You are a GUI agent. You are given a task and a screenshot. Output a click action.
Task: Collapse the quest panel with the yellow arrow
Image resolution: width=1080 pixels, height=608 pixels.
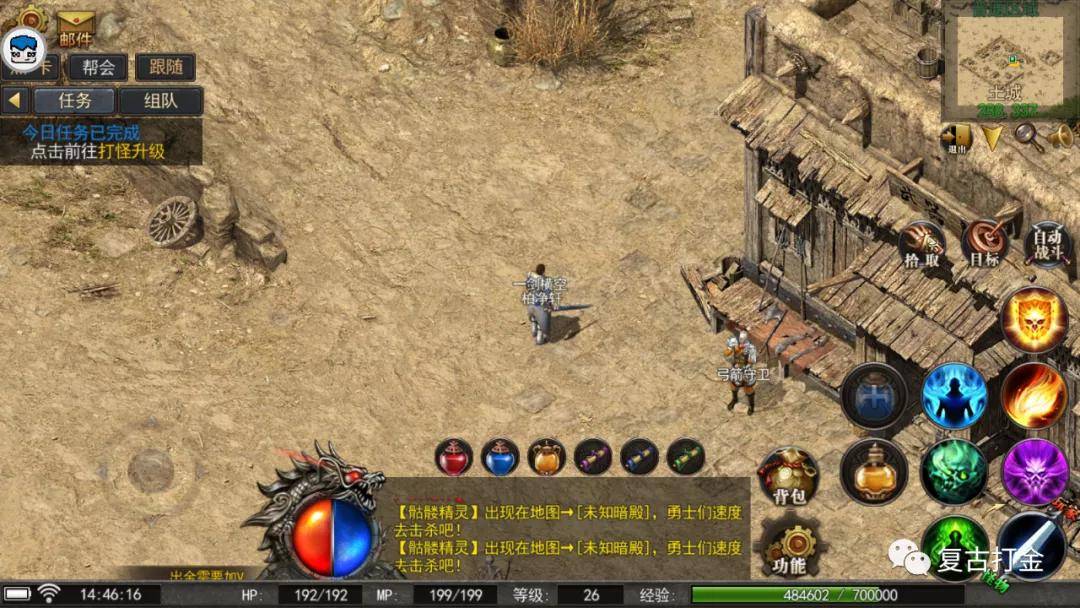point(15,101)
